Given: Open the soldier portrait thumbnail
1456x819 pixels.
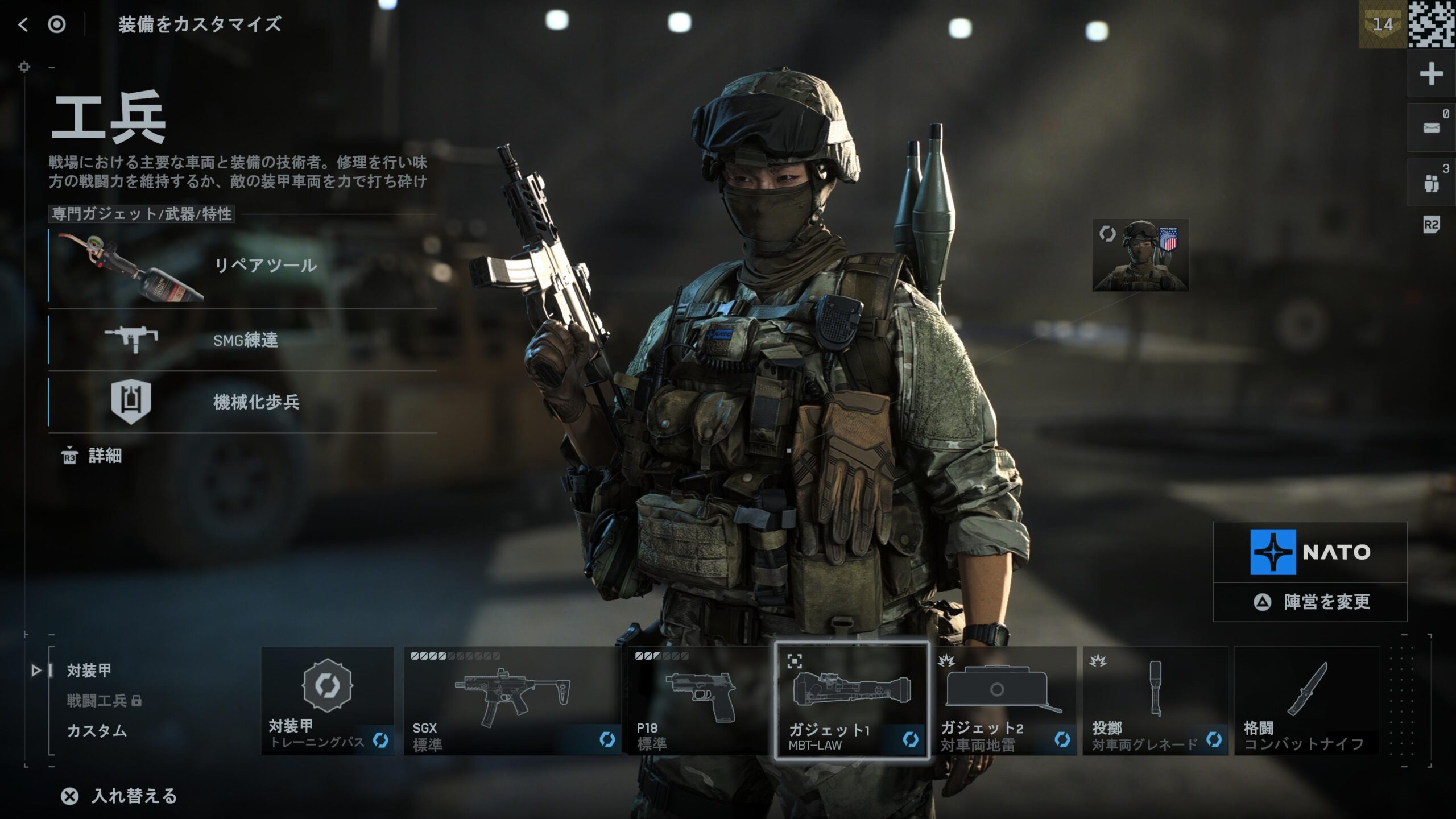Looking at the screenshot, I should coord(1140,255).
